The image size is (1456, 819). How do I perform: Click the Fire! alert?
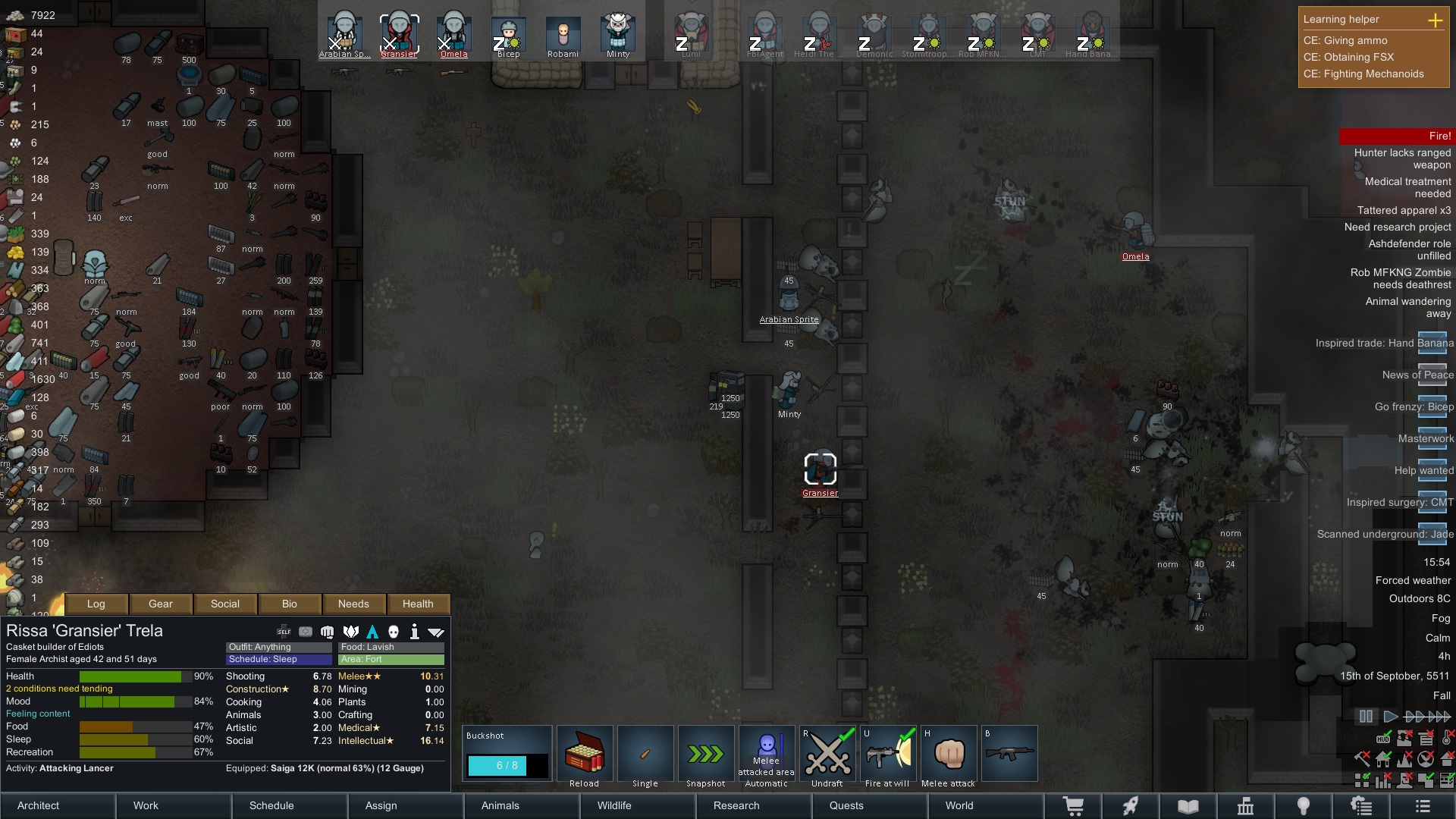click(1396, 136)
